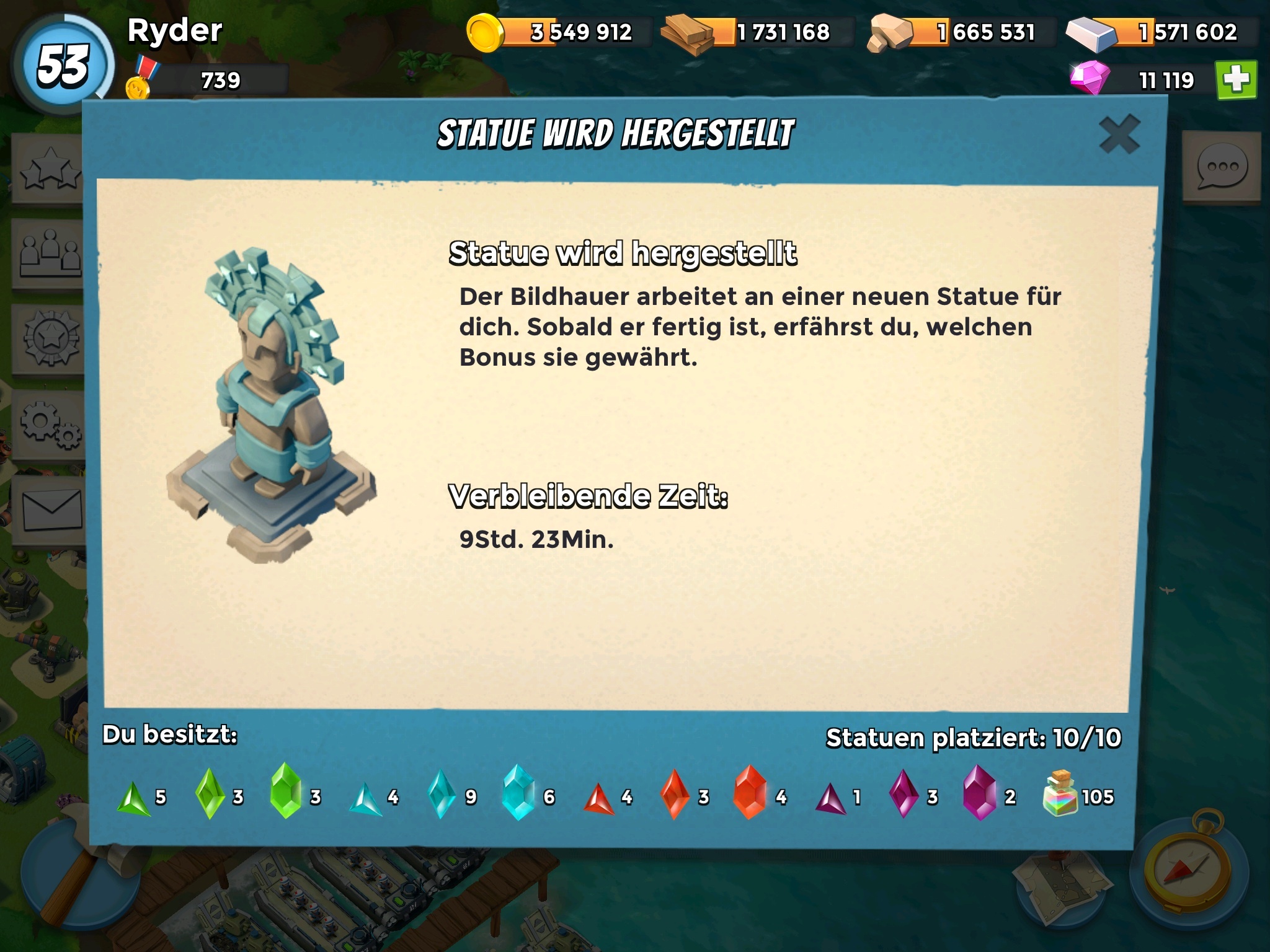Tap the stone resource counter
Screen dimensions: 1270x952
[961, 32]
